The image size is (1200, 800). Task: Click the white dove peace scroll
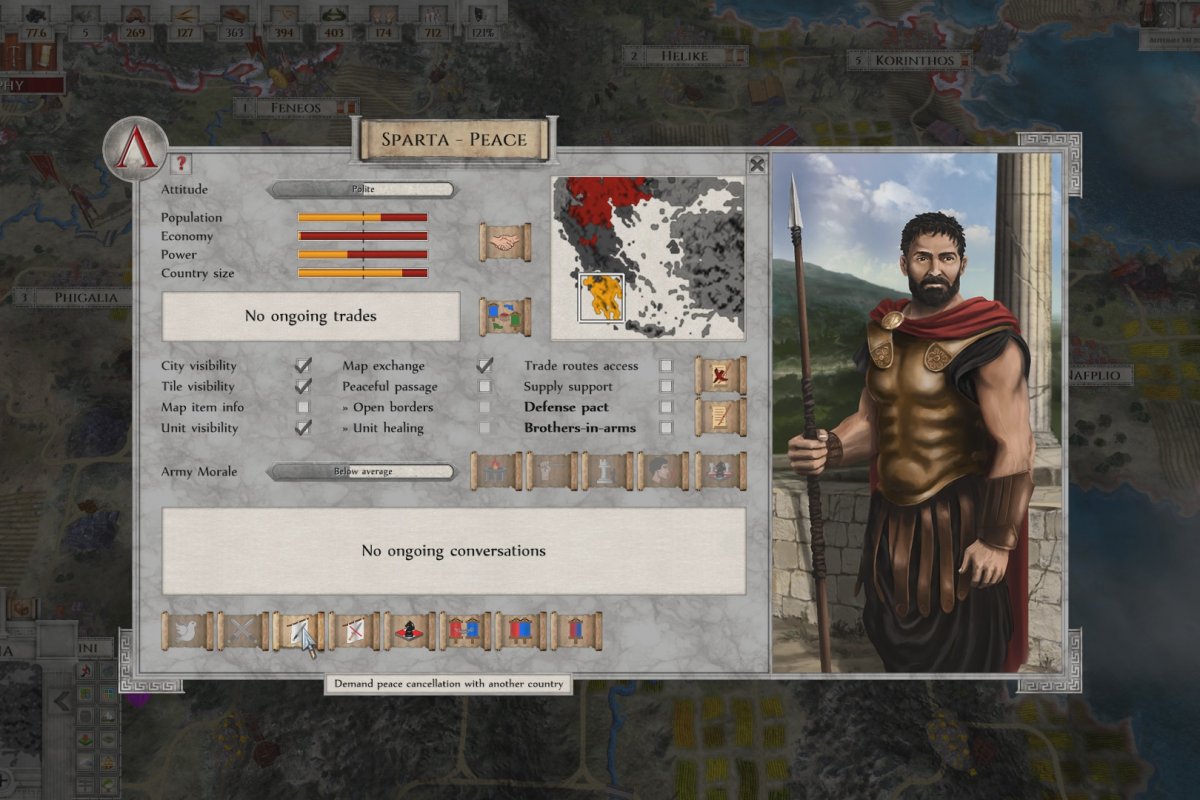[187, 631]
